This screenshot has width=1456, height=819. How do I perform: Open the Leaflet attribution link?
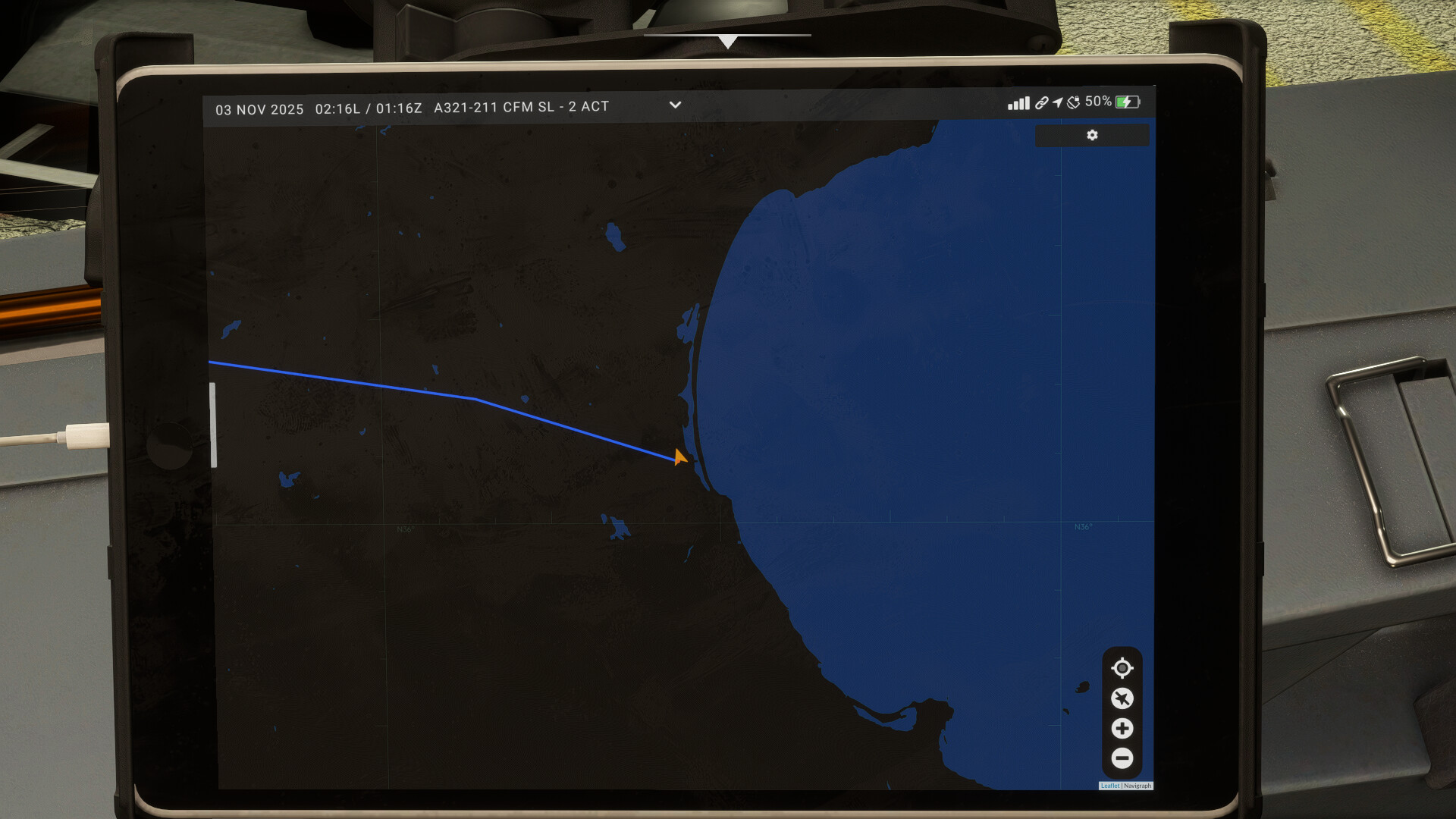(x=1109, y=786)
